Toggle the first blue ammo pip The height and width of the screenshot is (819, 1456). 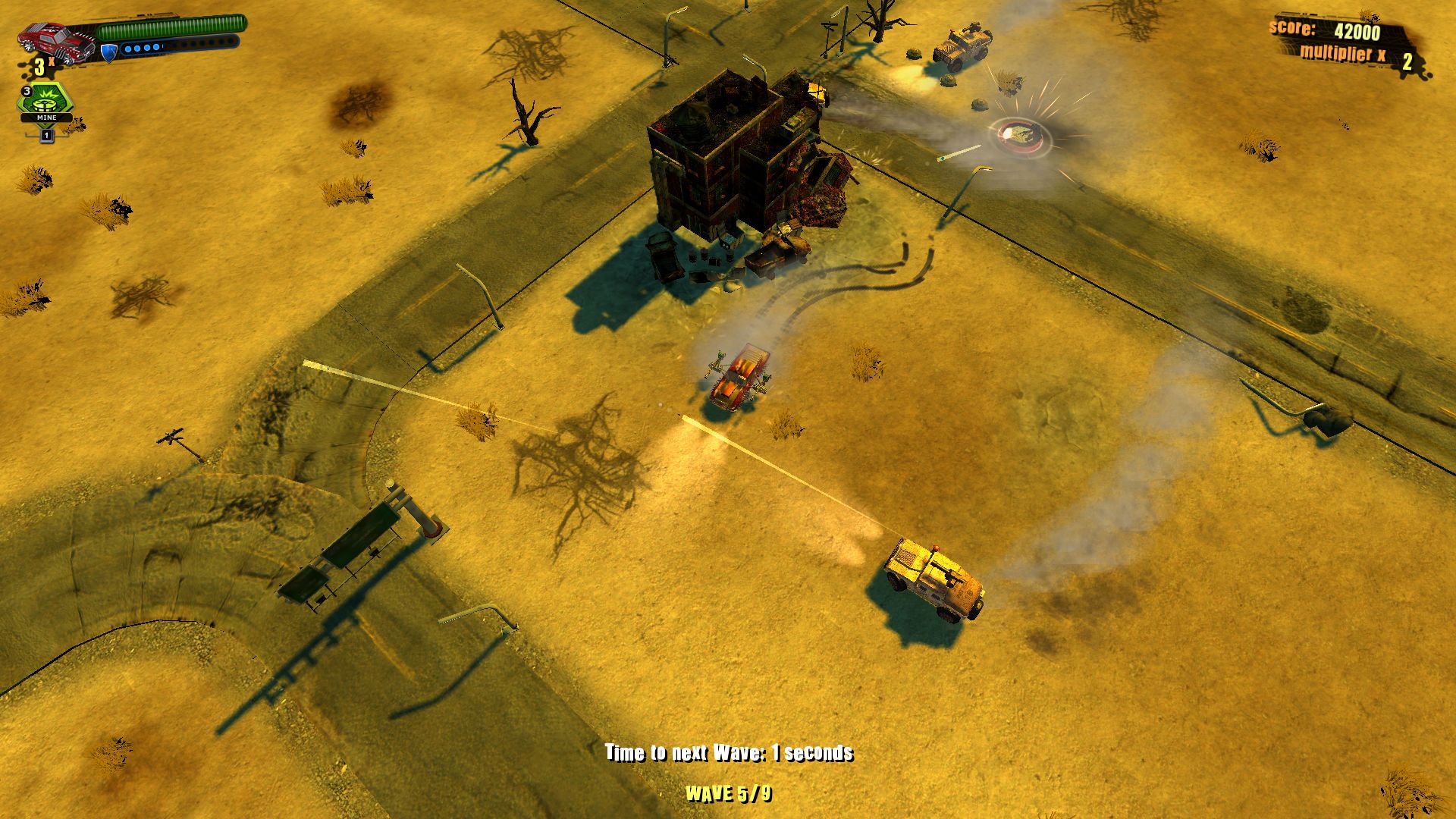(x=128, y=48)
